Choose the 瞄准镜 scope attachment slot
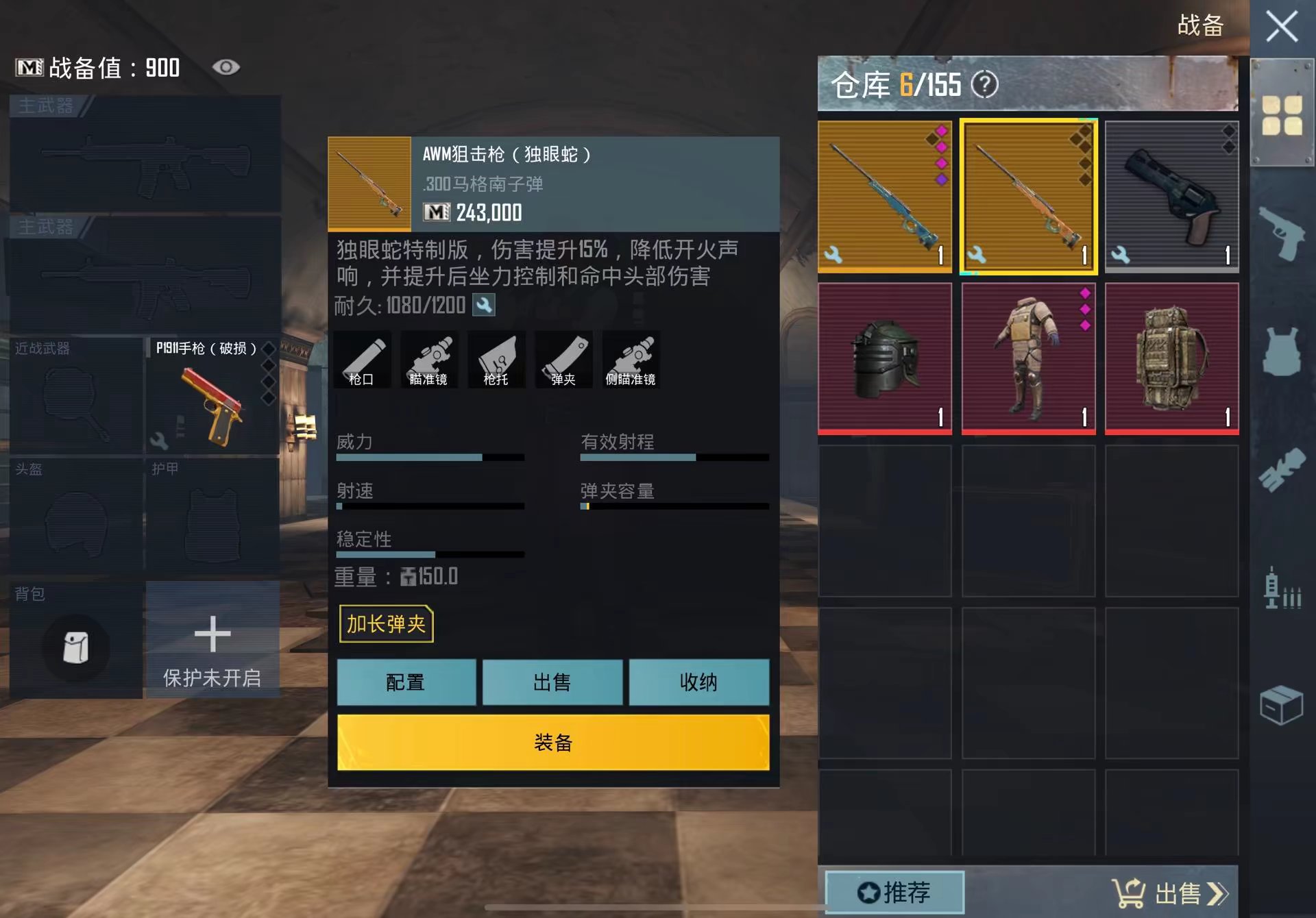1316x918 pixels. 428,360
